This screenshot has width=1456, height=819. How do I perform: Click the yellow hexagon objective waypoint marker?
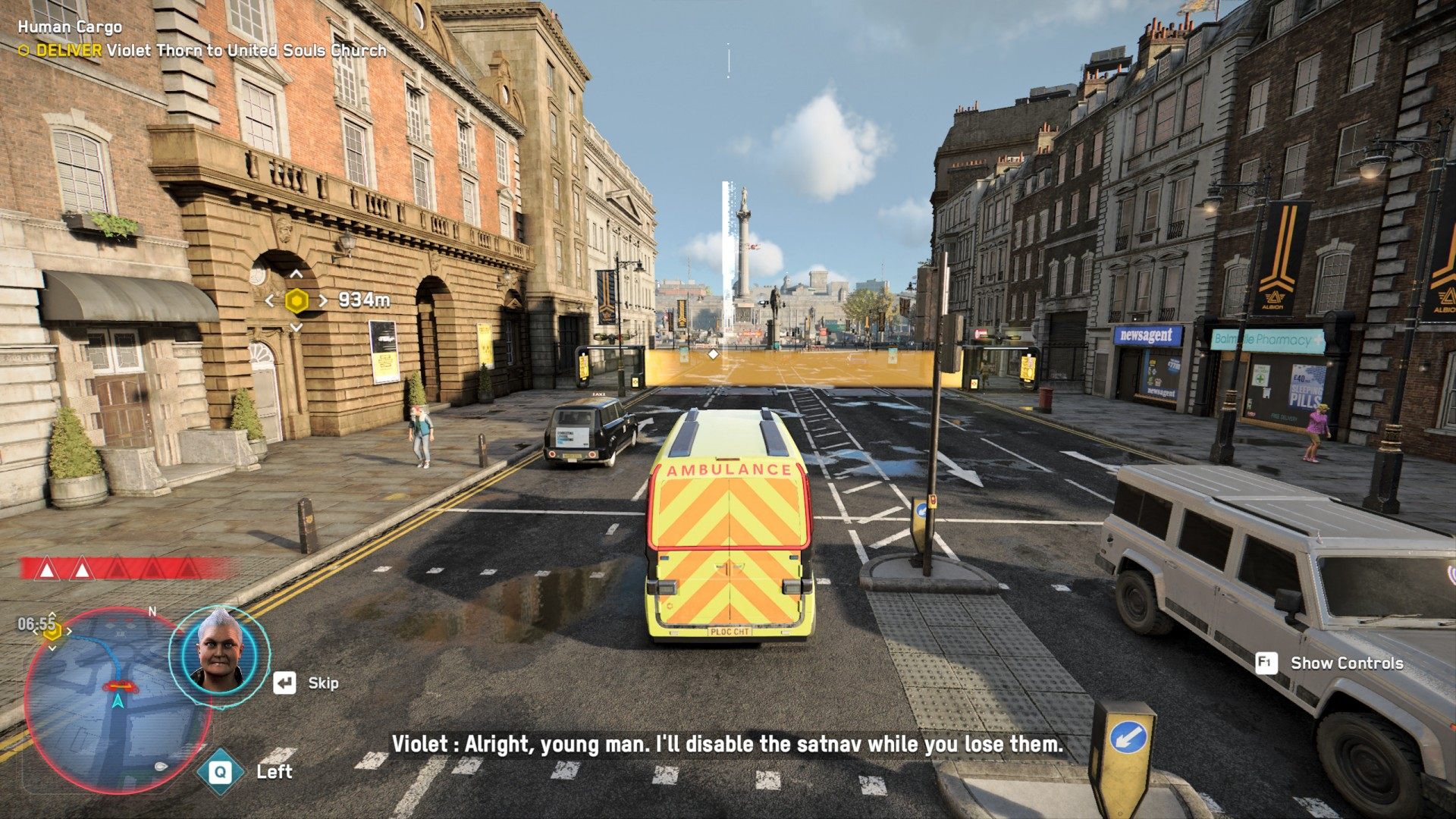coord(297,301)
